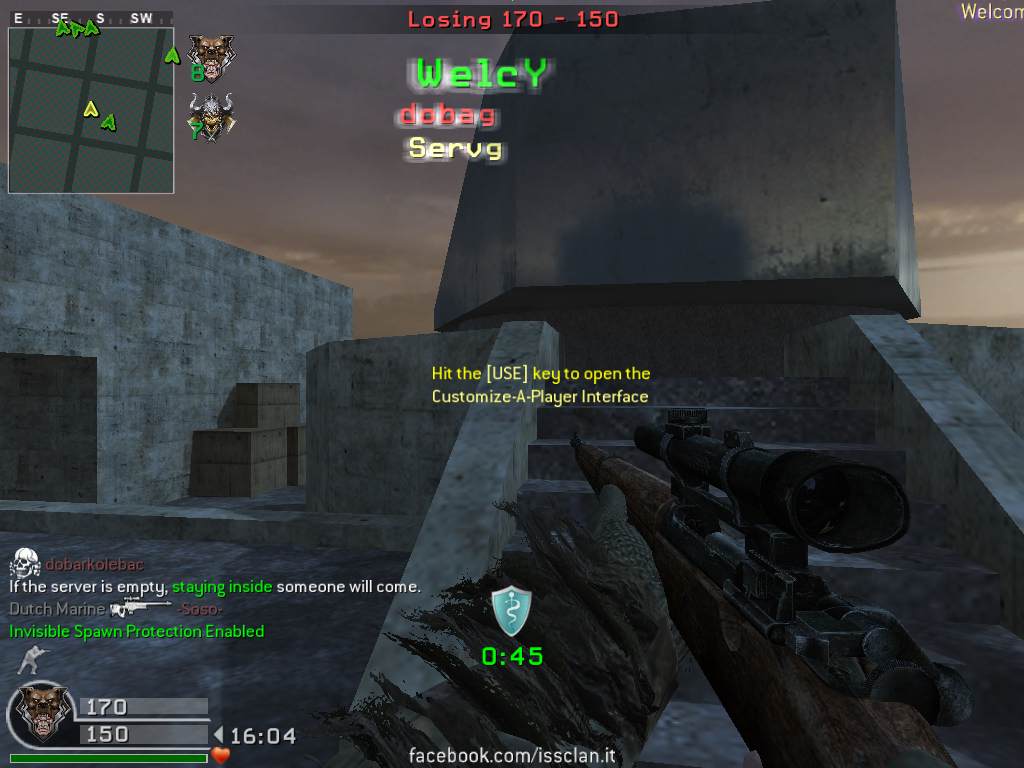Viewport: 1024px width, 768px height.
Task: Select the bear team icon beside the minimap
Action: click(x=211, y=56)
